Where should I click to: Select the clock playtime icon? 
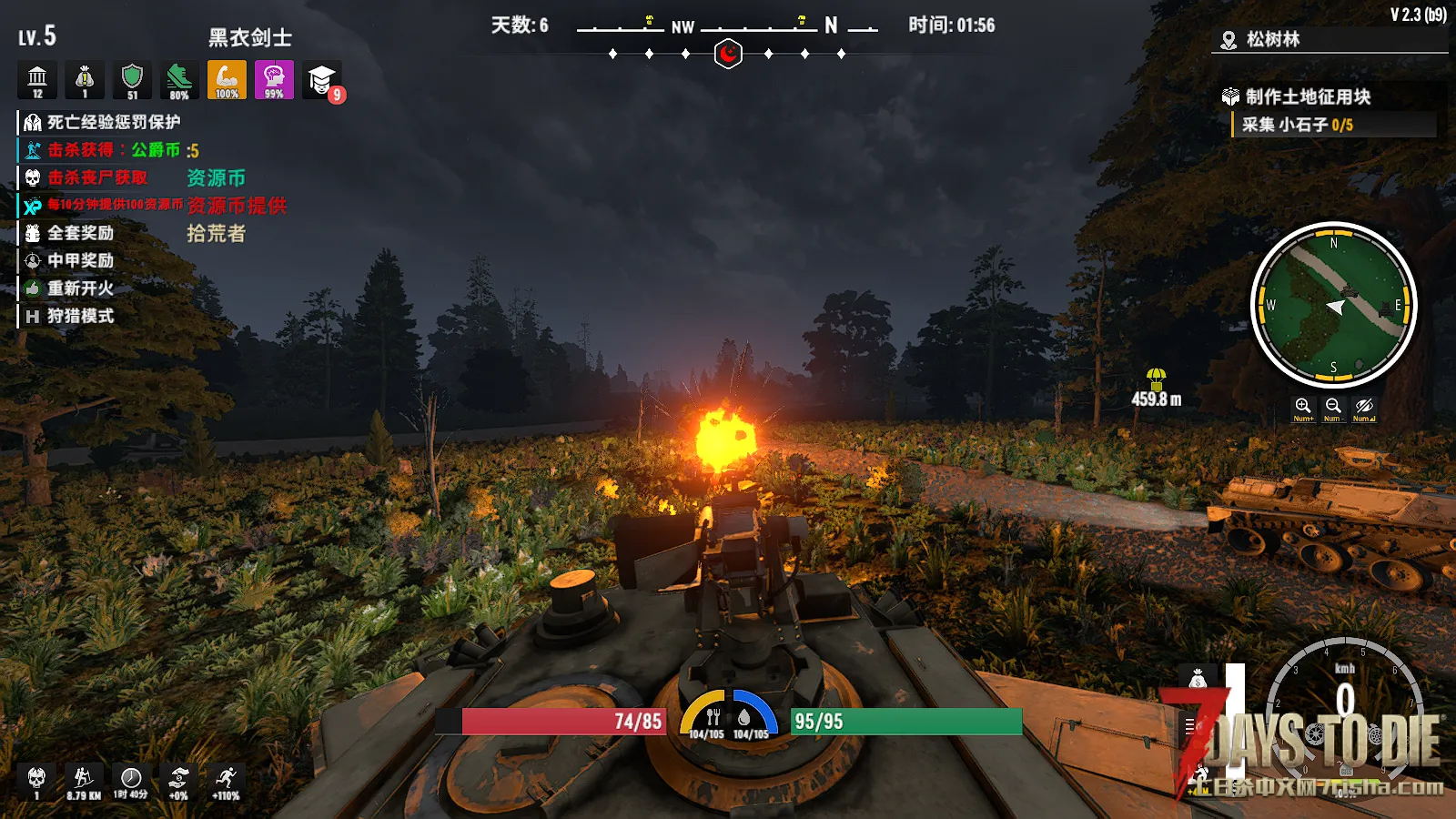click(x=131, y=779)
